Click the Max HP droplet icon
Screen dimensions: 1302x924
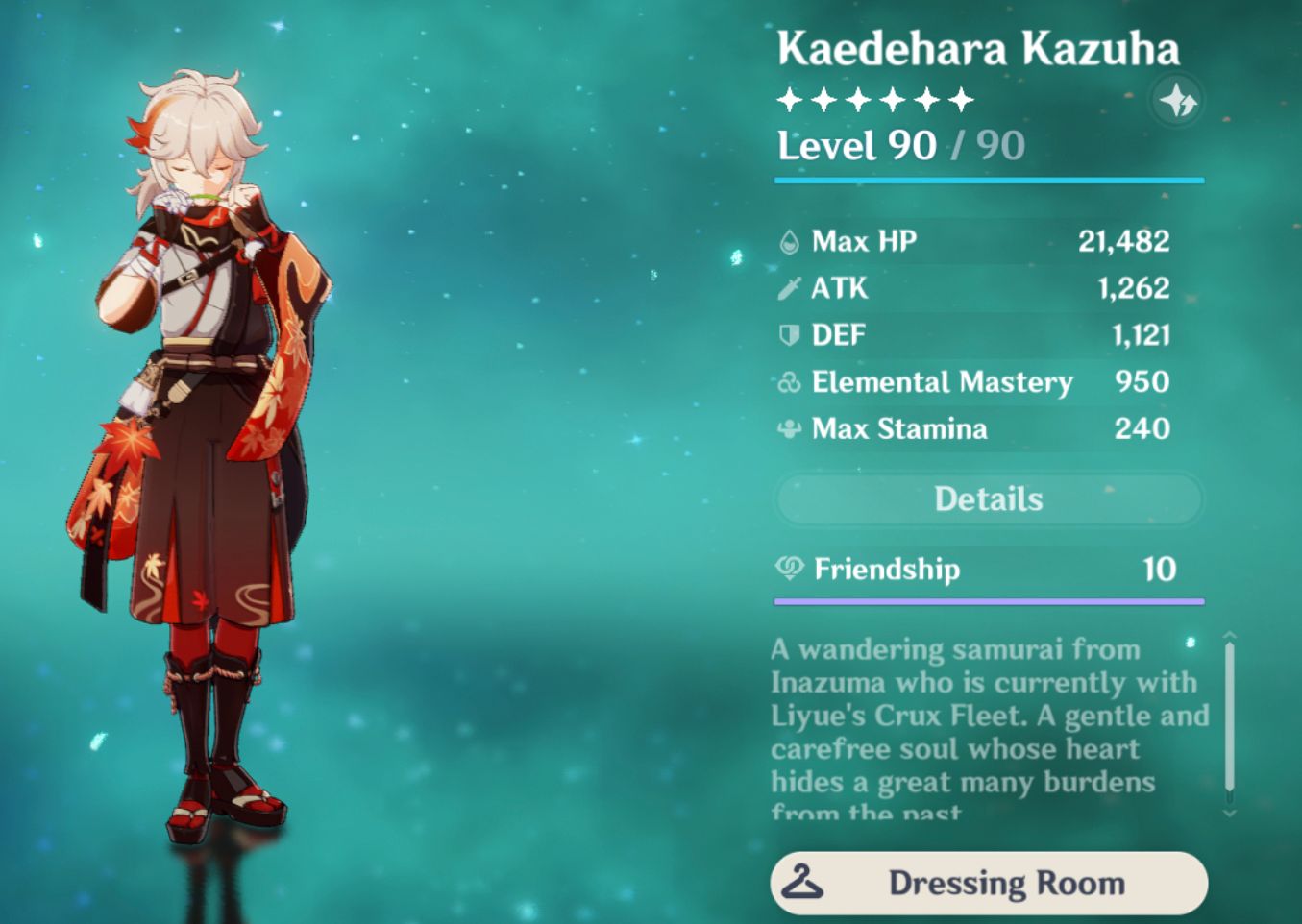[x=788, y=242]
